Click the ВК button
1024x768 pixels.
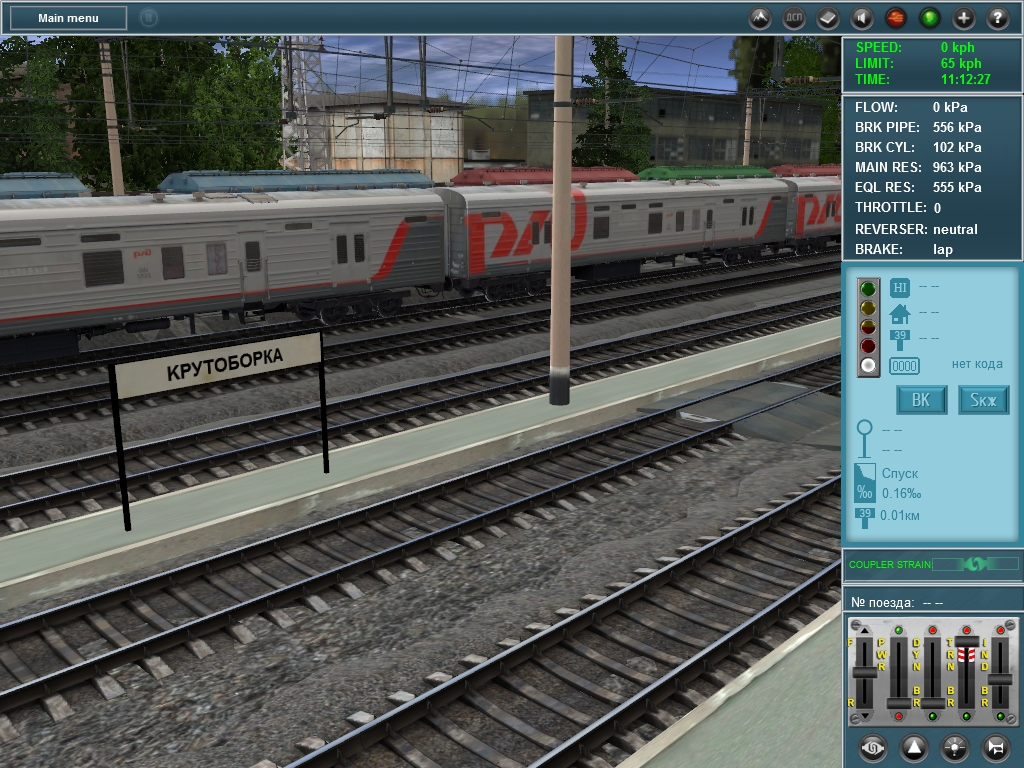pyautogui.click(x=921, y=401)
